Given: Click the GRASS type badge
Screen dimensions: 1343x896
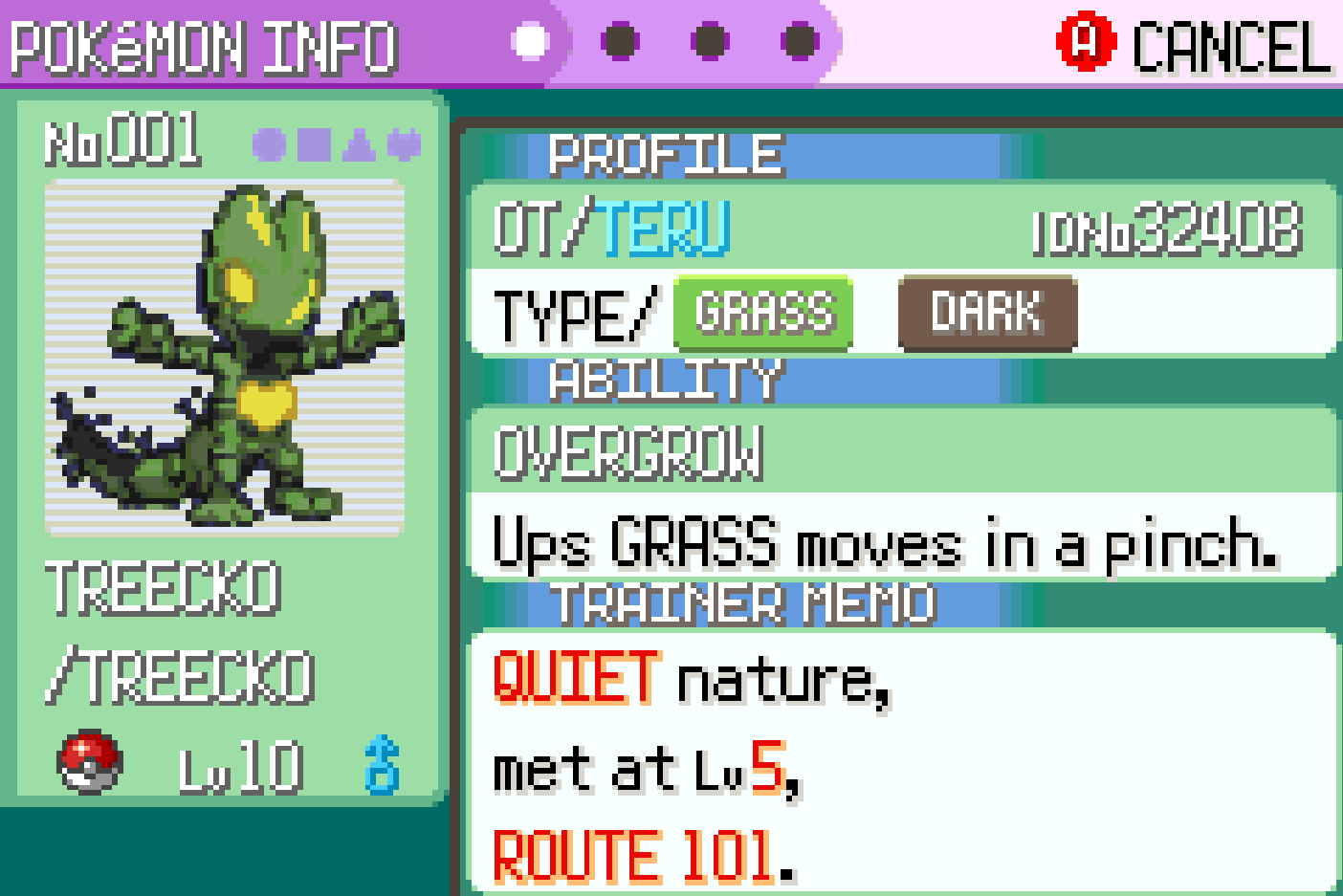Looking at the screenshot, I should (x=762, y=313).
